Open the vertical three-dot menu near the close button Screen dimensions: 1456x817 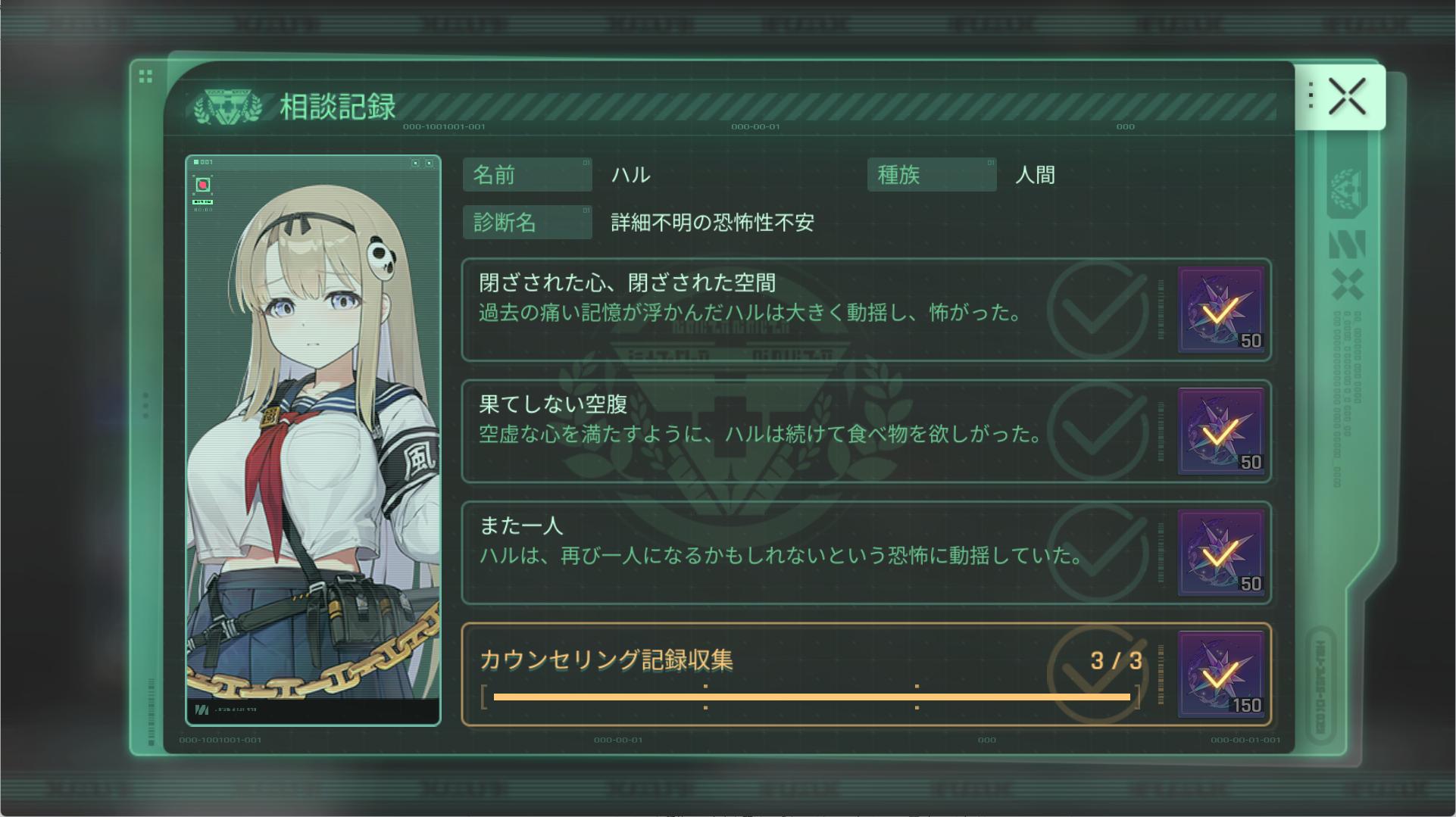(1310, 93)
